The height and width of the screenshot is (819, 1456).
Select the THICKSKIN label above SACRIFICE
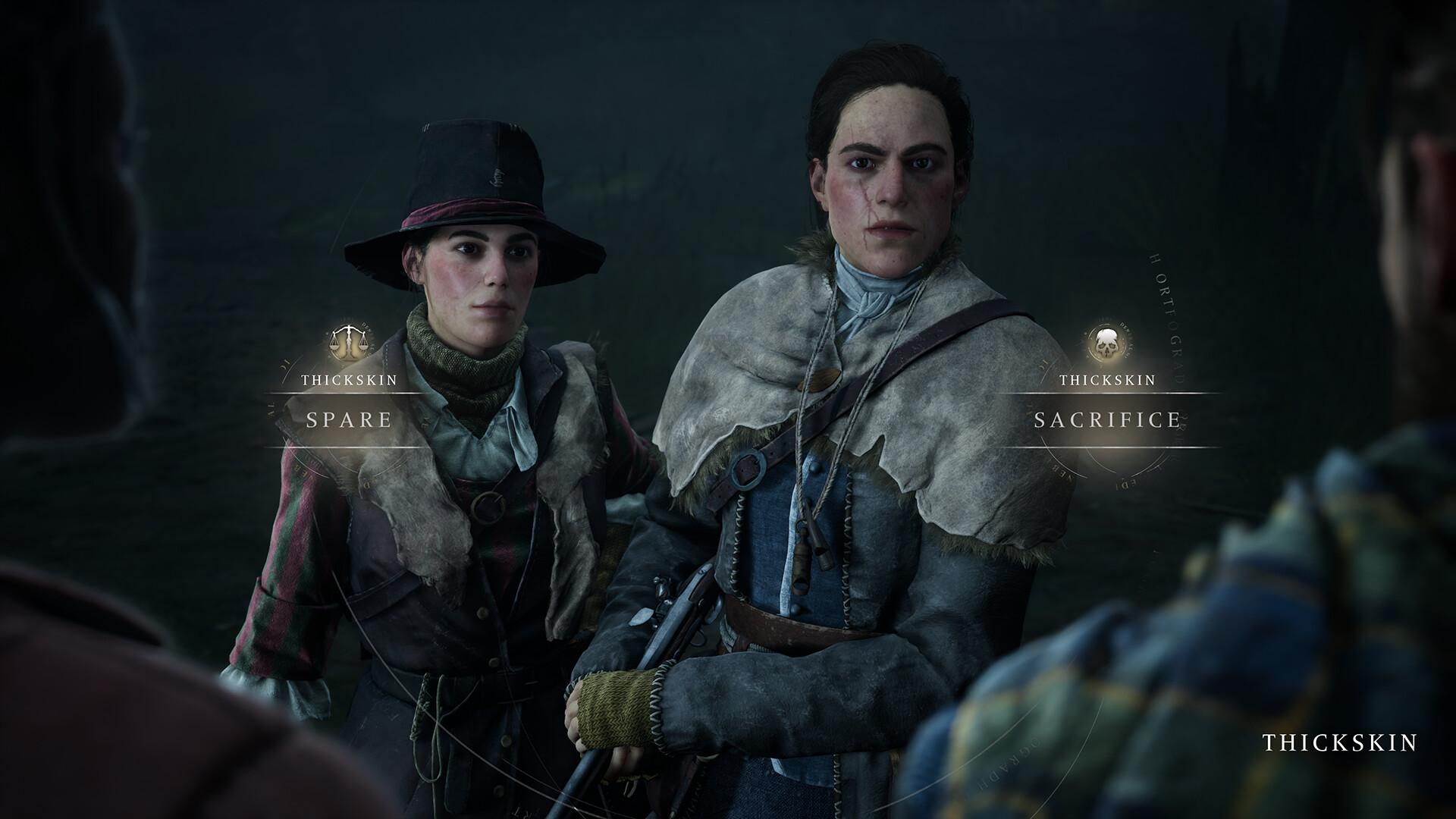click(1108, 380)
